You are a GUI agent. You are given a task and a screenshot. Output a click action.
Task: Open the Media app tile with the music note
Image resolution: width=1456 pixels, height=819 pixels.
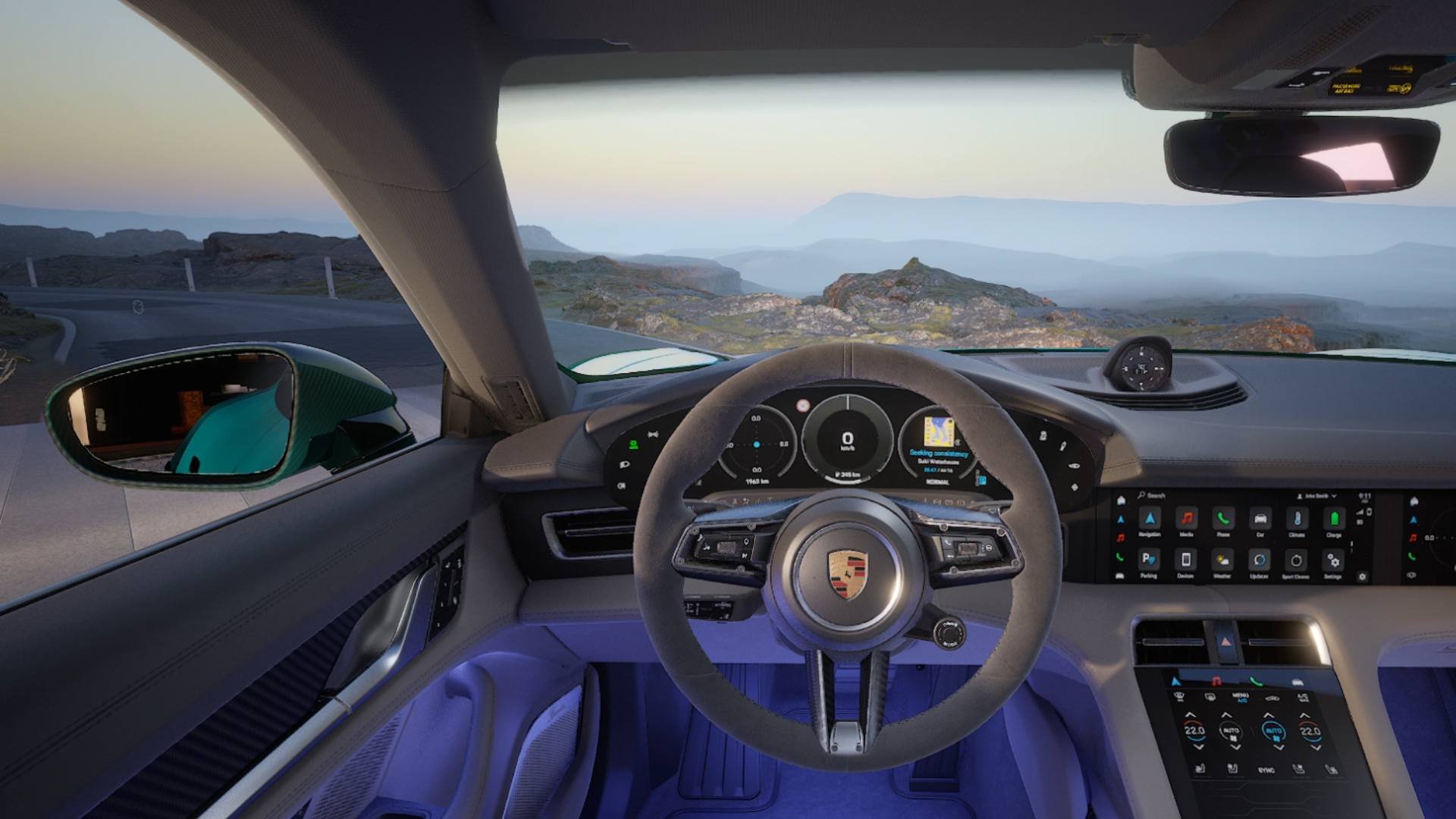1187,519
